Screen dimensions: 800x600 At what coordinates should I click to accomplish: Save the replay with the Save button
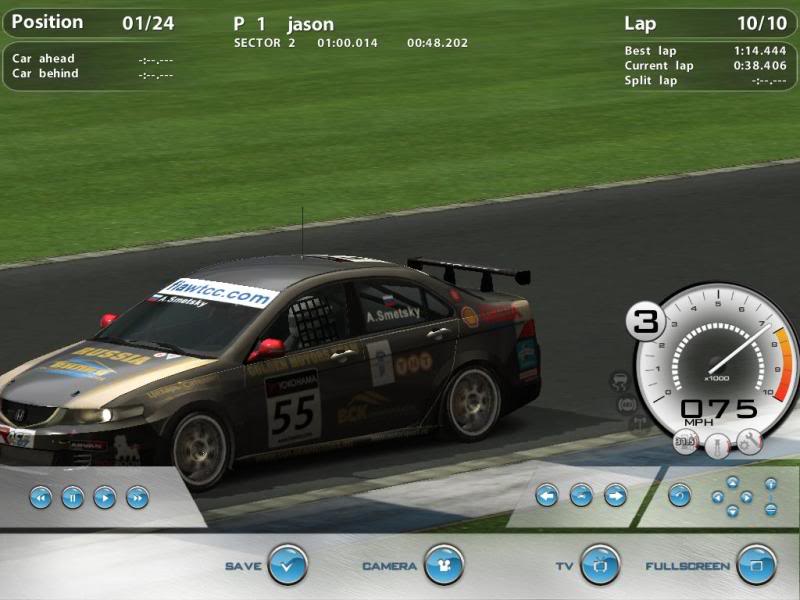coord(287,565)
